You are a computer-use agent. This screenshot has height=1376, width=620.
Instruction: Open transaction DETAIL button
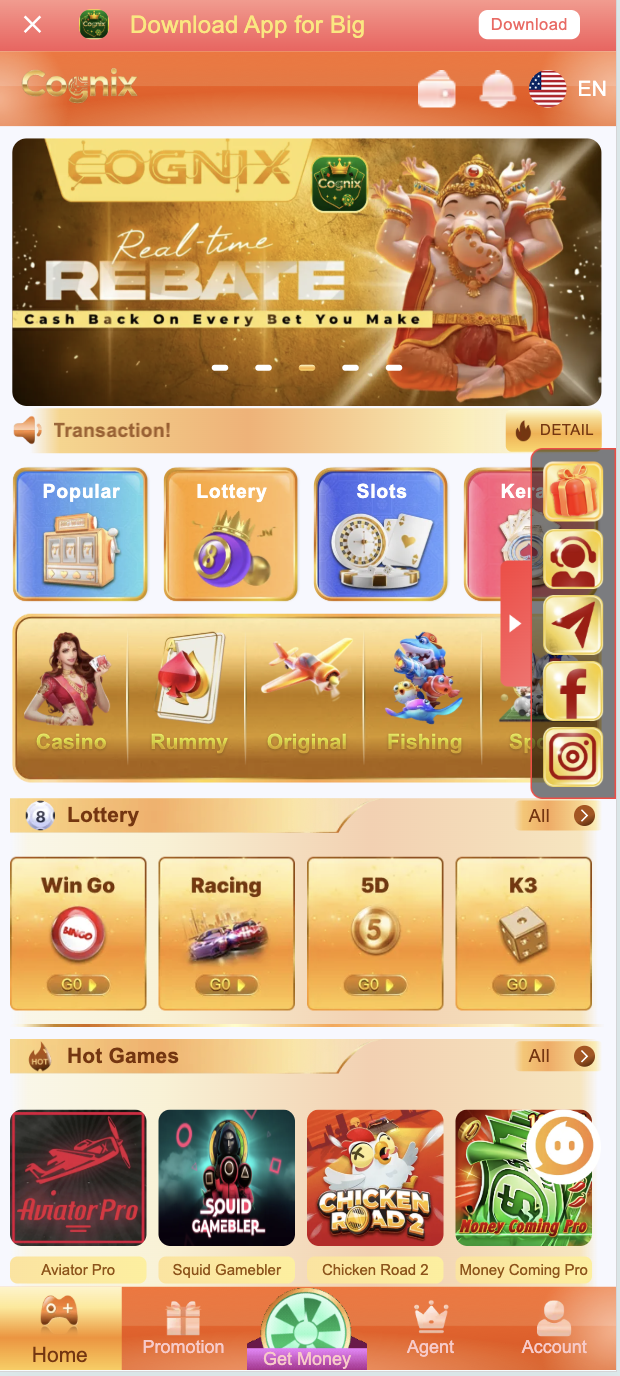pos(554,430)
